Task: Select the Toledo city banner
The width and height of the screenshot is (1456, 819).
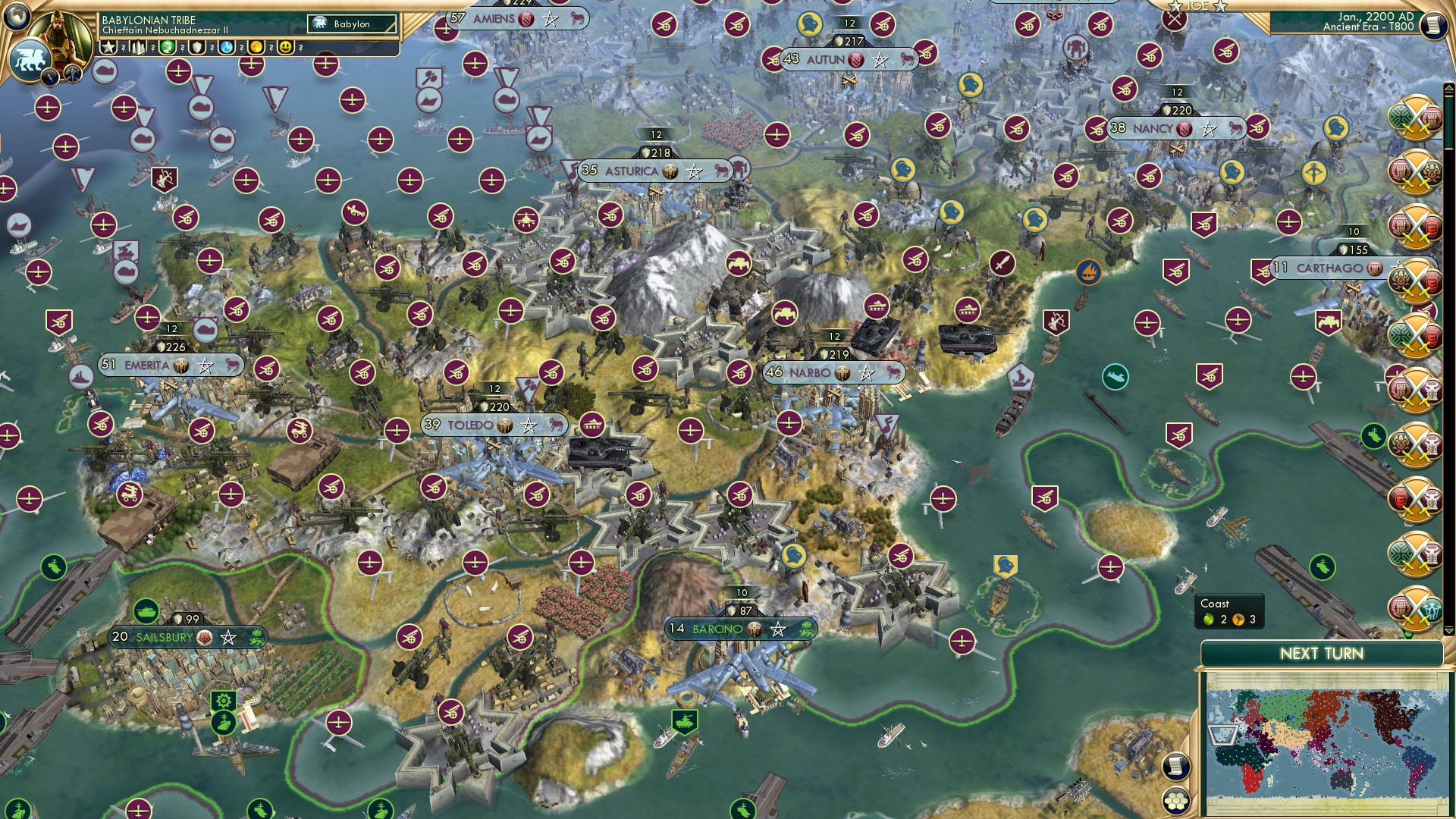Action: pos(494,425)
